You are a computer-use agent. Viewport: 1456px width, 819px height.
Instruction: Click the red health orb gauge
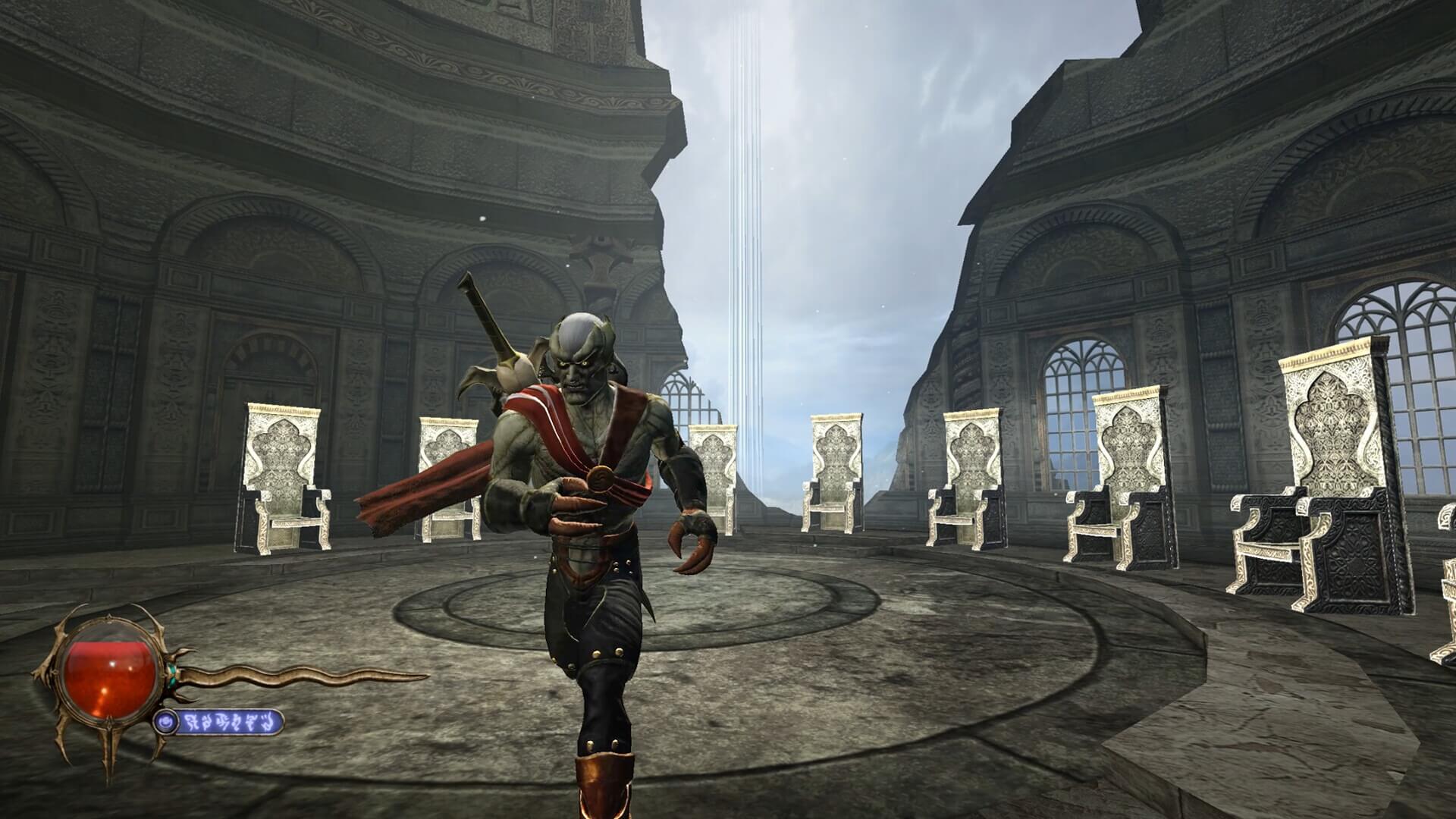[110, 669]
